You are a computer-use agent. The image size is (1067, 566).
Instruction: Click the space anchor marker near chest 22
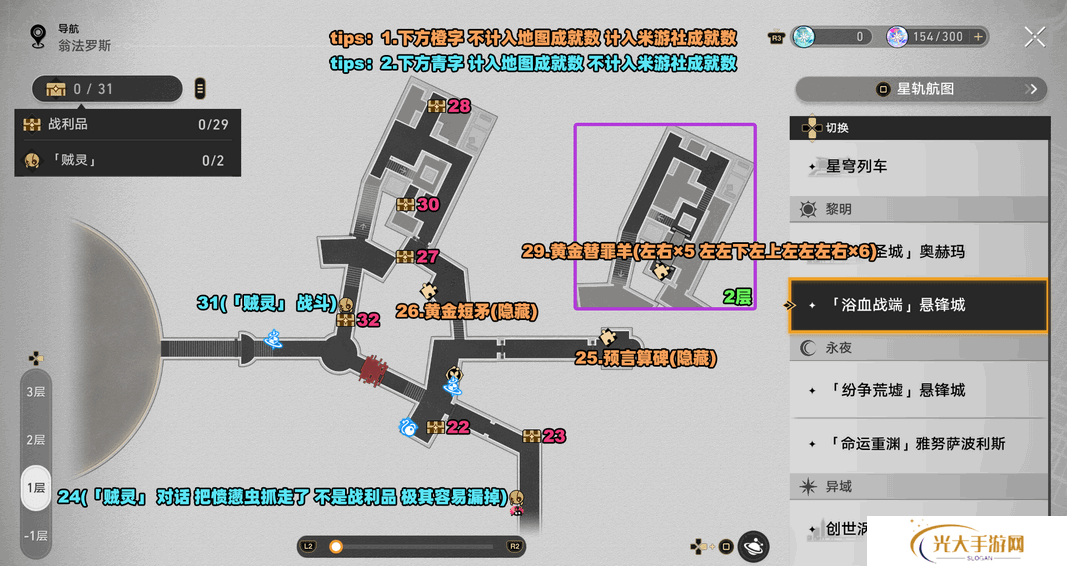[x=408, y=427]
